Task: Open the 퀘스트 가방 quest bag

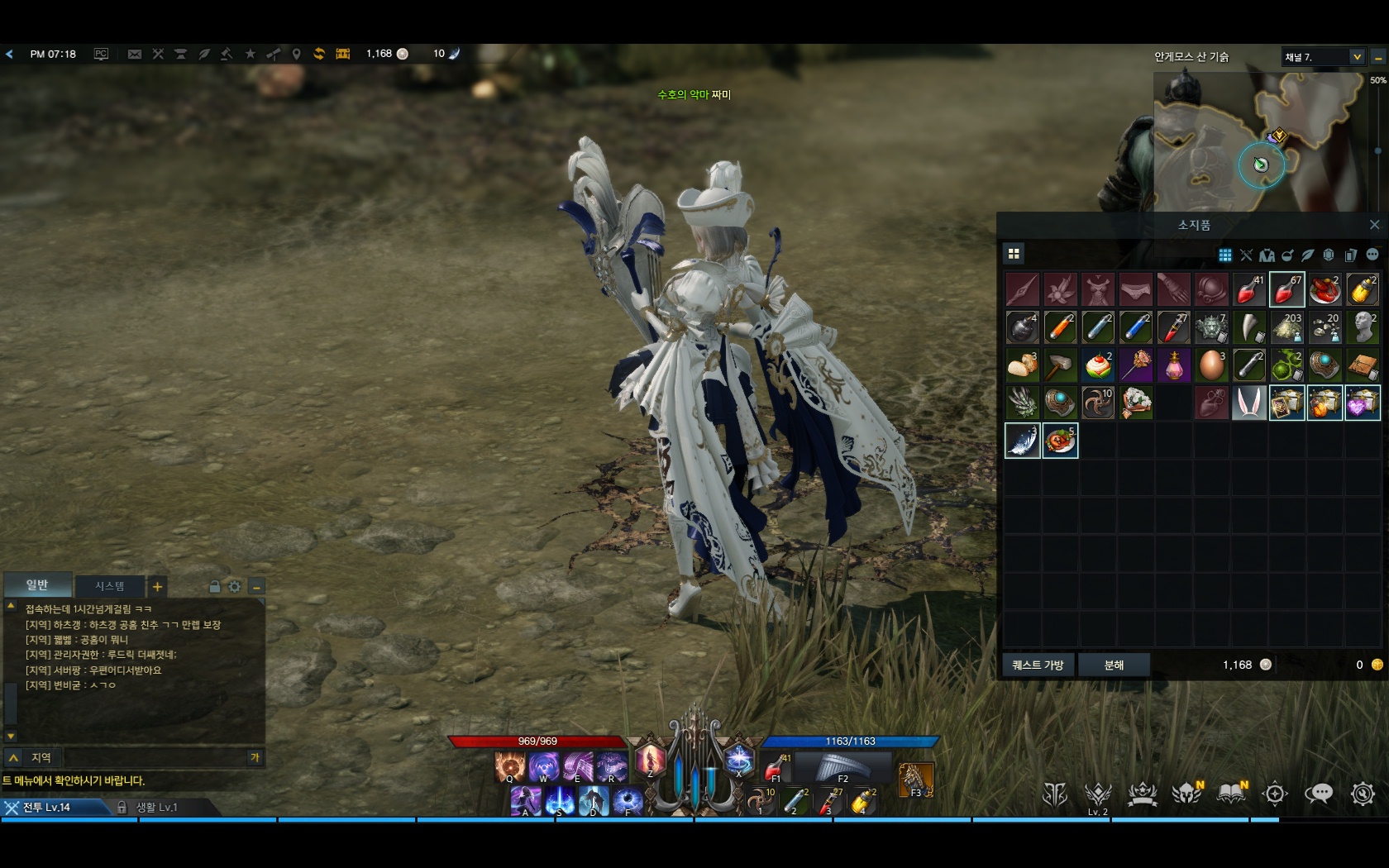Action: [1038, 665]
